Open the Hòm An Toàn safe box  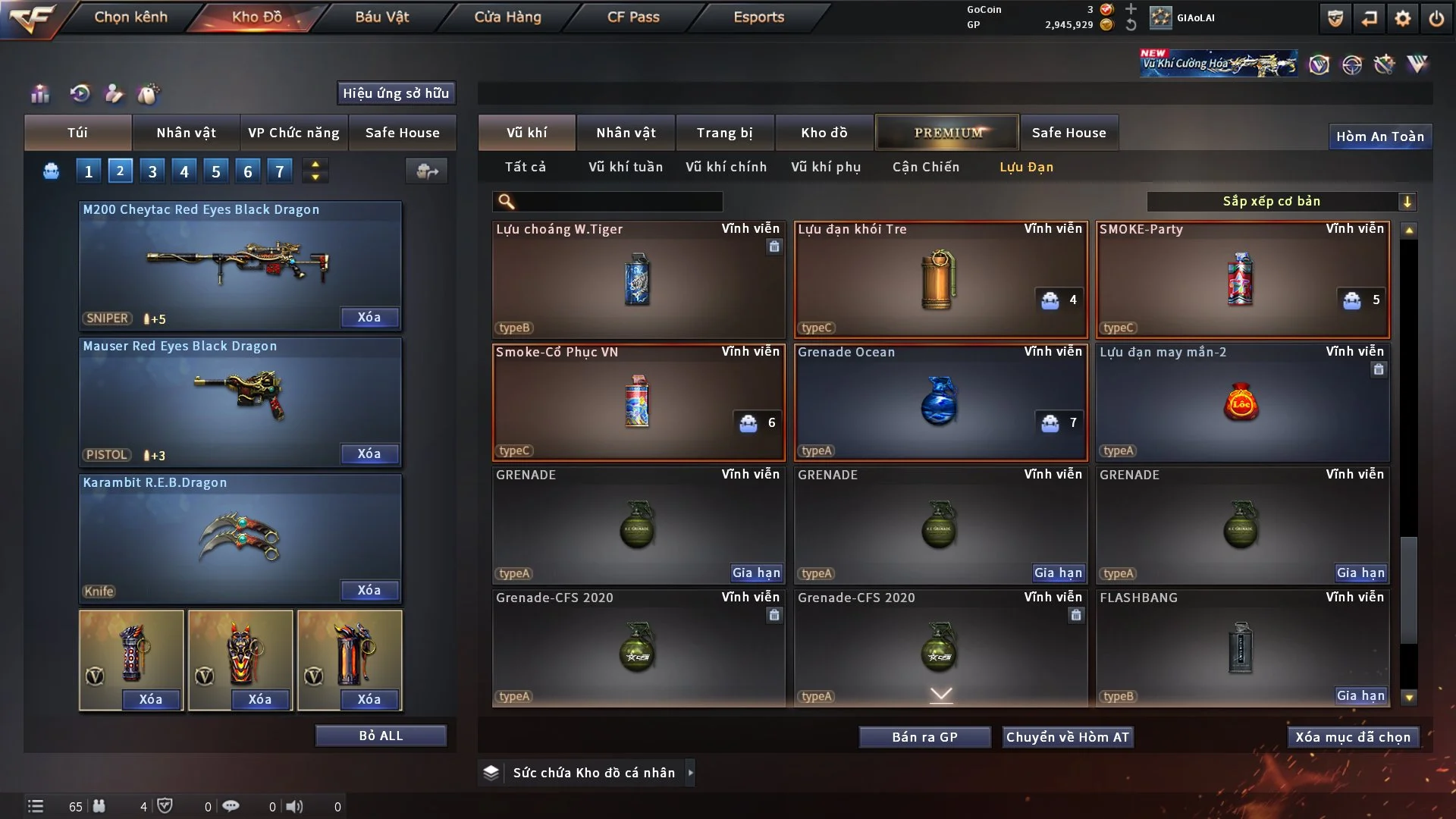pyautogui.click(x=1379, y=136)
